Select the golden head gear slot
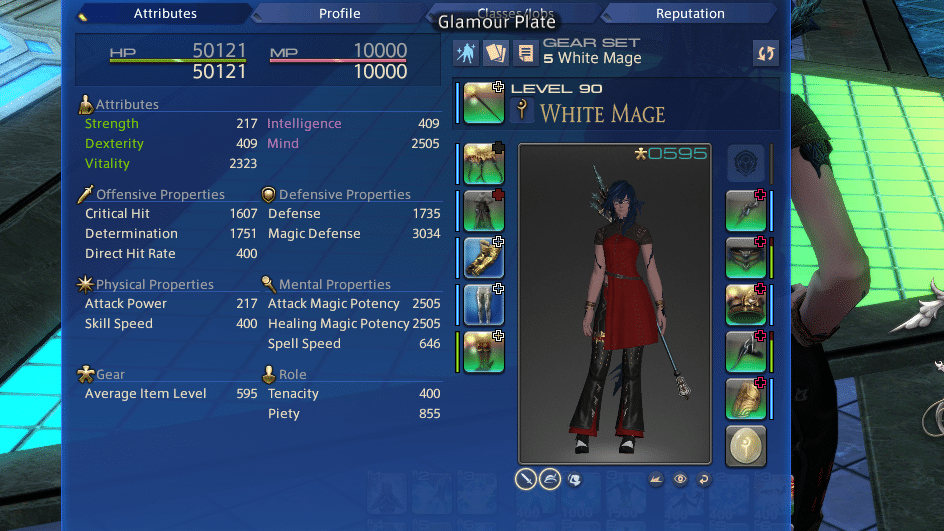 (x=483, y=163)
